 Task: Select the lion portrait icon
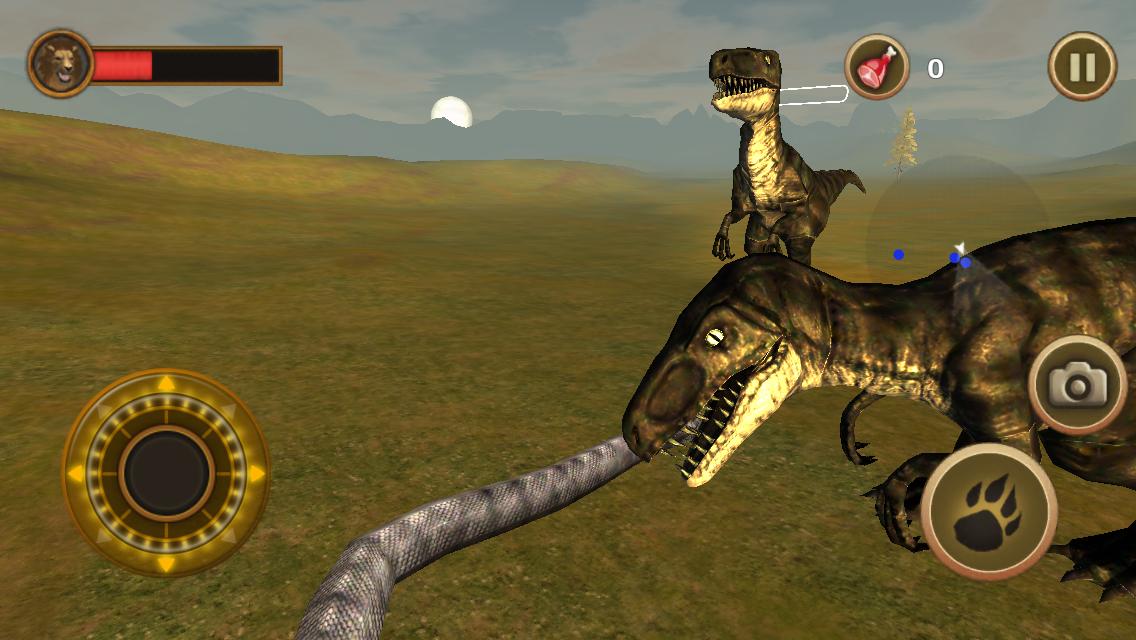pos(61,64)
